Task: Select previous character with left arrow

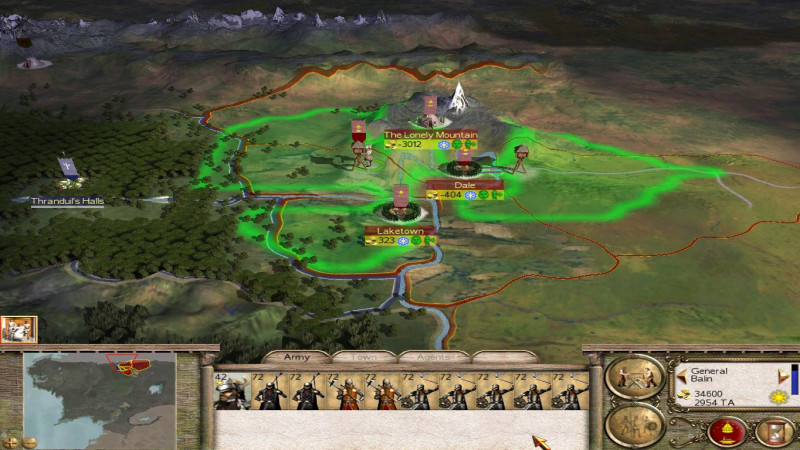Action: 681,376
